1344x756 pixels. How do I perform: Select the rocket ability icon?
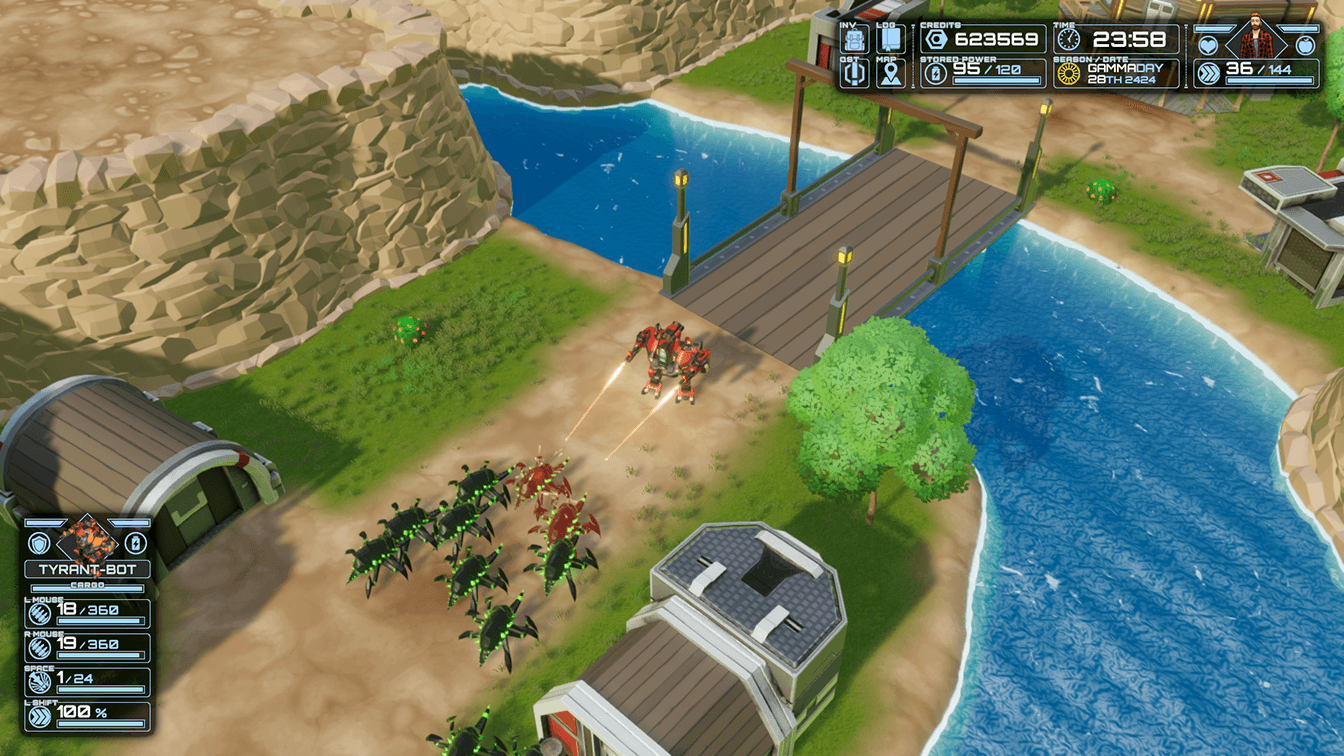coord(40,682)
